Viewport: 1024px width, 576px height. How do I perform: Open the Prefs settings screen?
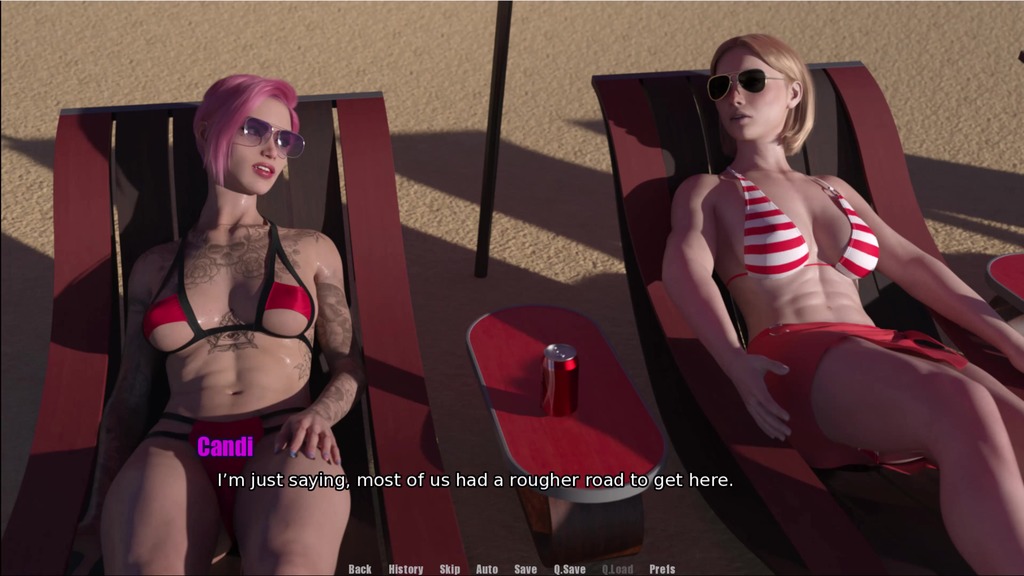[662, 569]
